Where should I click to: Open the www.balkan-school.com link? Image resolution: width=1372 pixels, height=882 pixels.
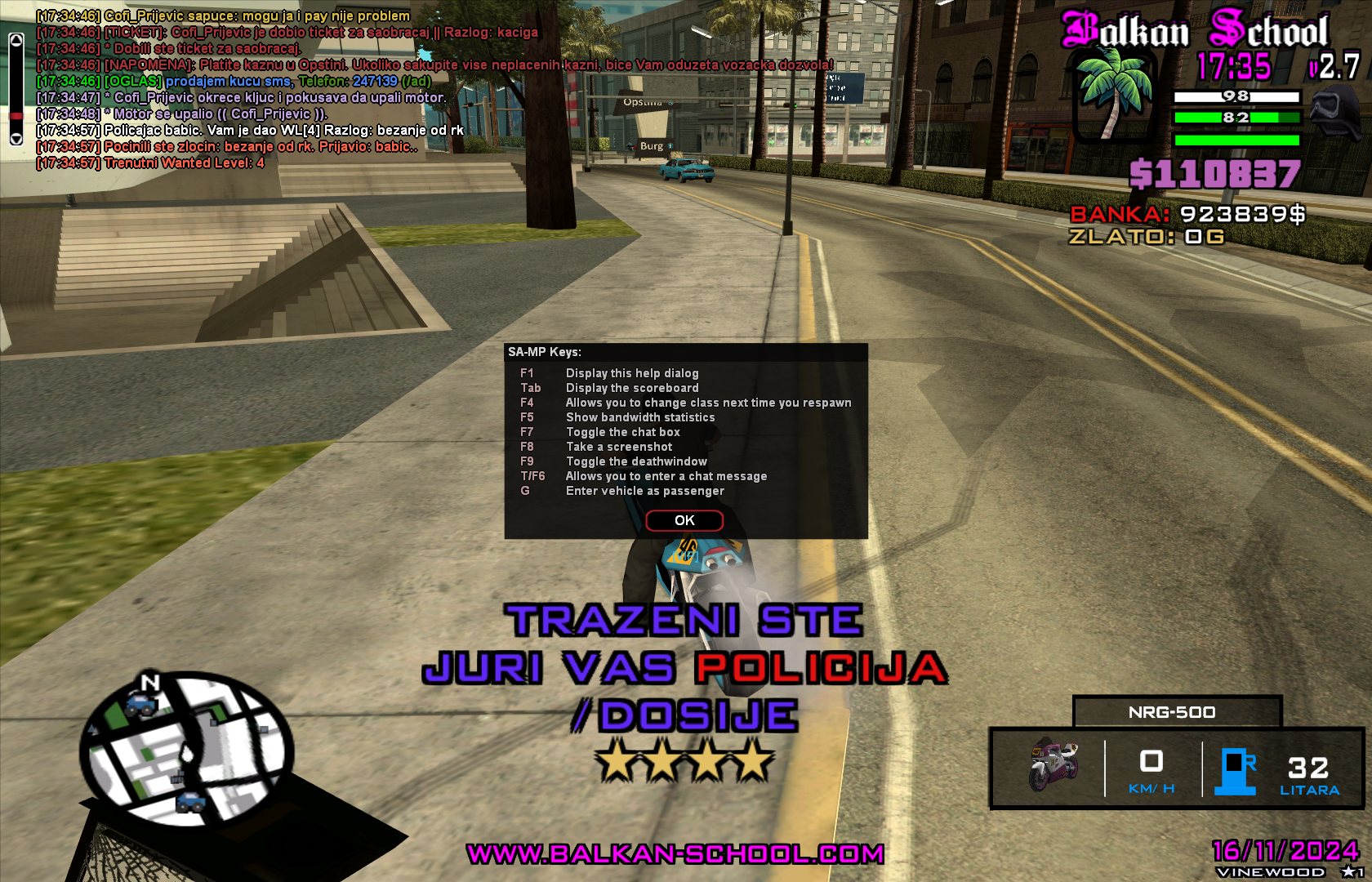675,853
